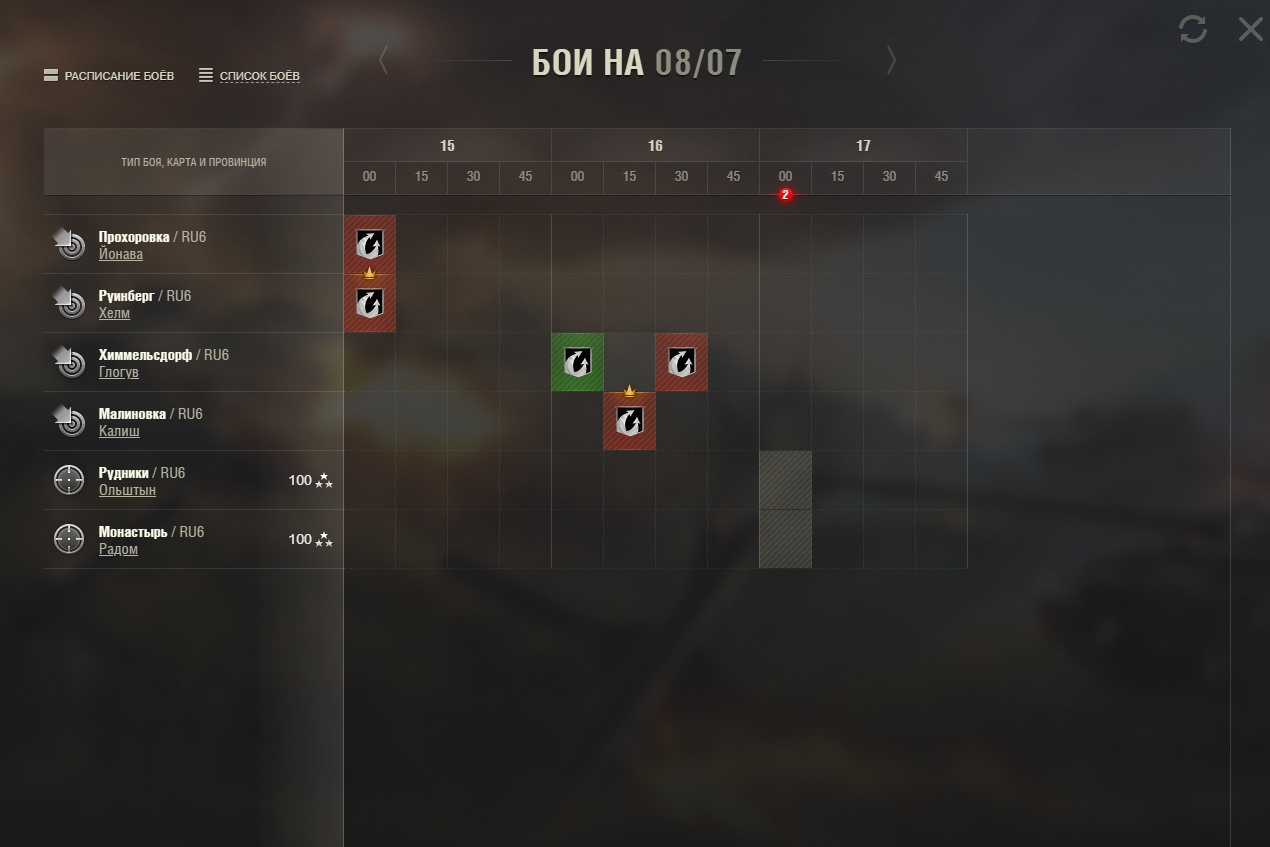Switch to the Расписание боёв view

coord(109,76)
